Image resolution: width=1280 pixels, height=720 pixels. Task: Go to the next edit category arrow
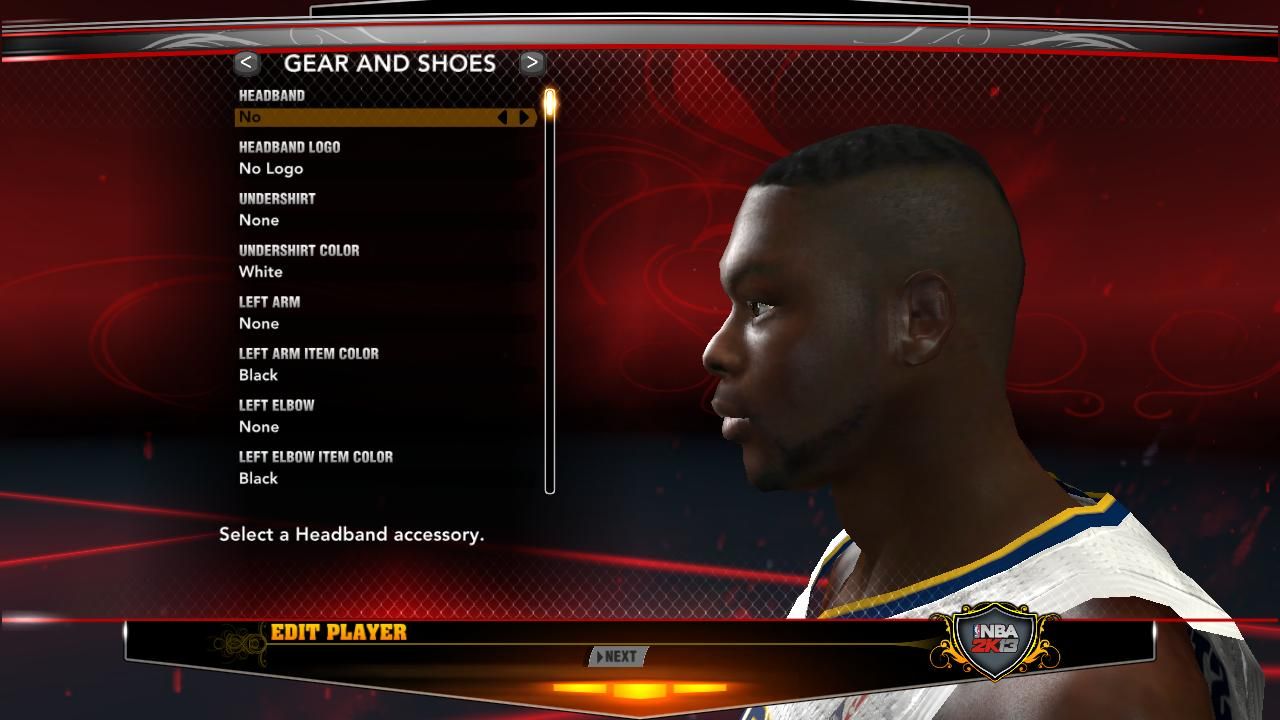[x=532, y=63]
